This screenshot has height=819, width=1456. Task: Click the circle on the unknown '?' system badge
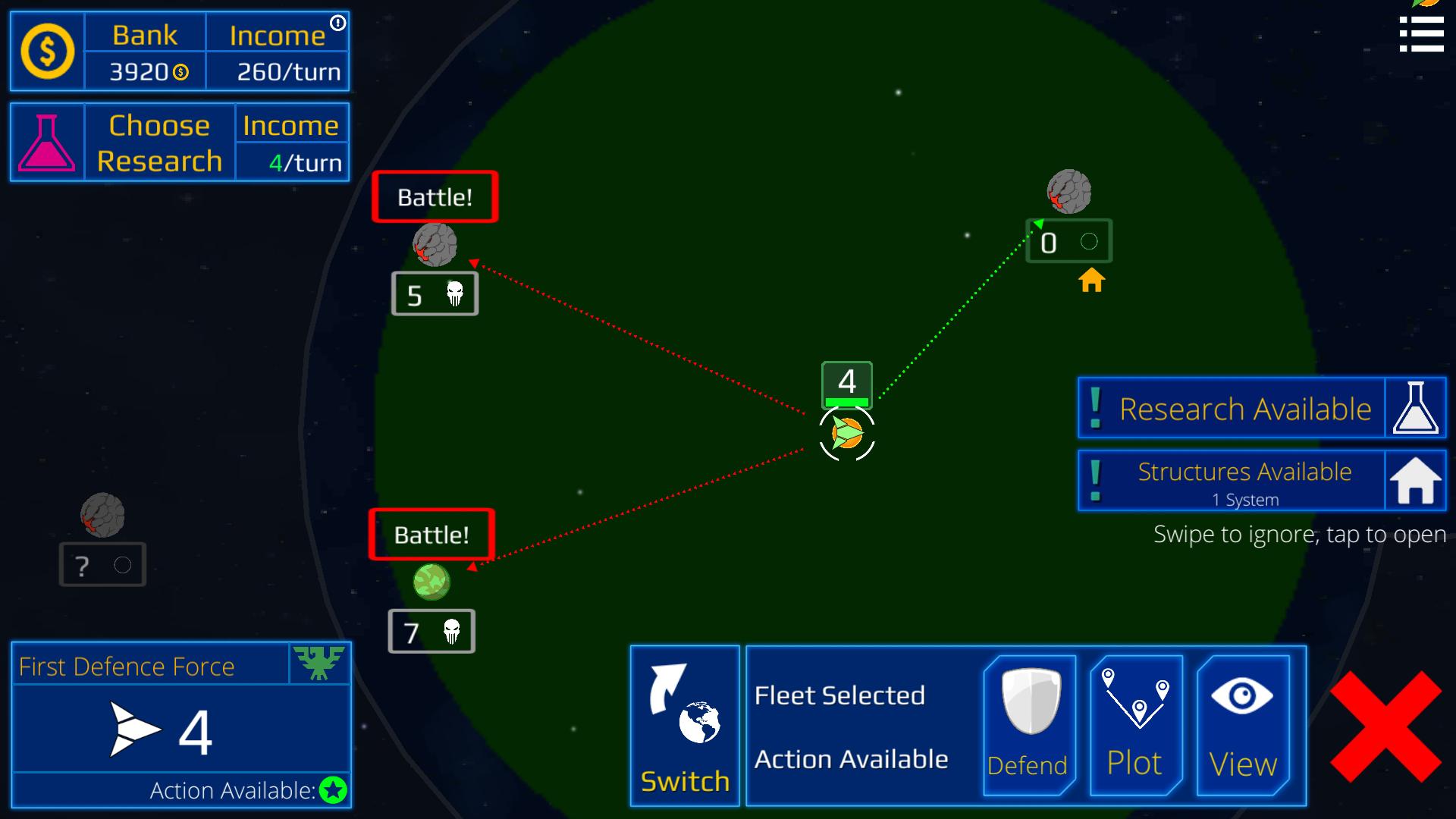tap(122, 563)
